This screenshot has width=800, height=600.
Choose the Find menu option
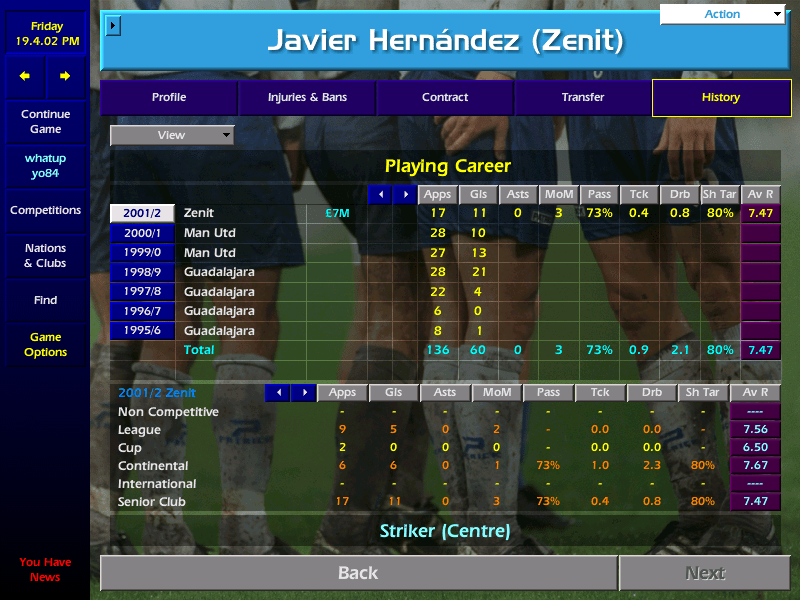click(x=45, y=300)
